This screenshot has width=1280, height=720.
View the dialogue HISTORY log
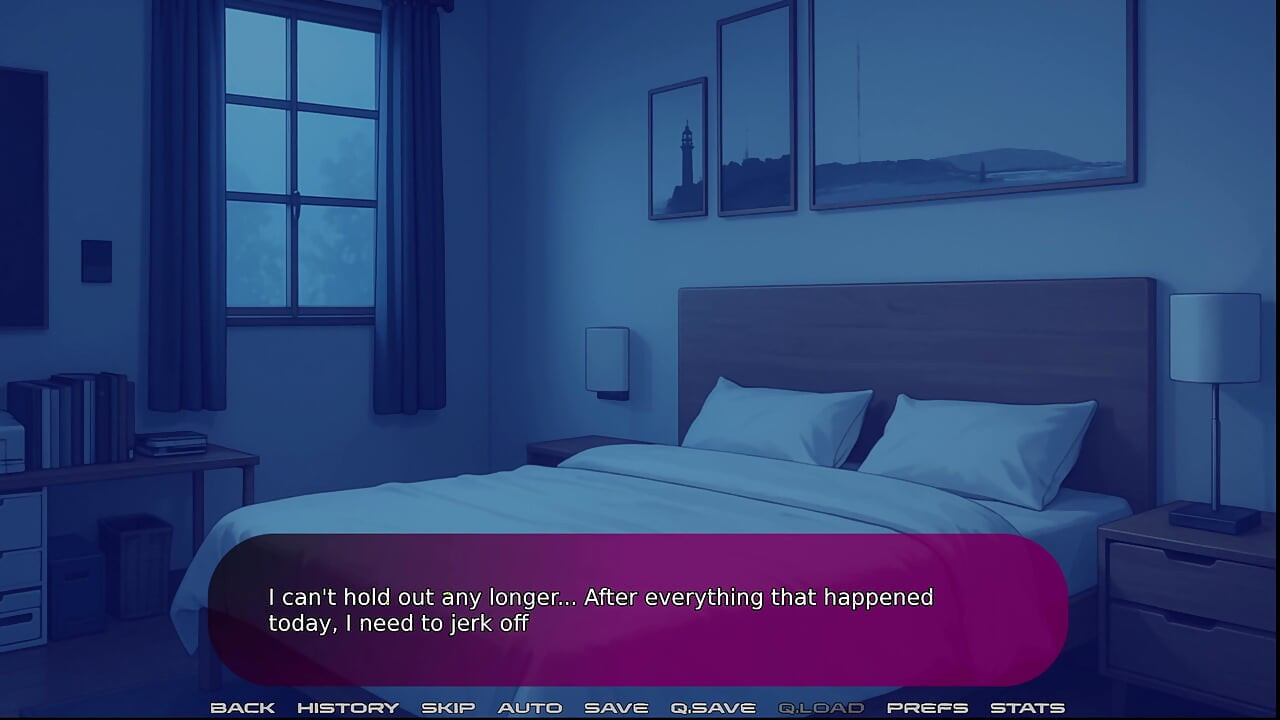tap(349, 707)
